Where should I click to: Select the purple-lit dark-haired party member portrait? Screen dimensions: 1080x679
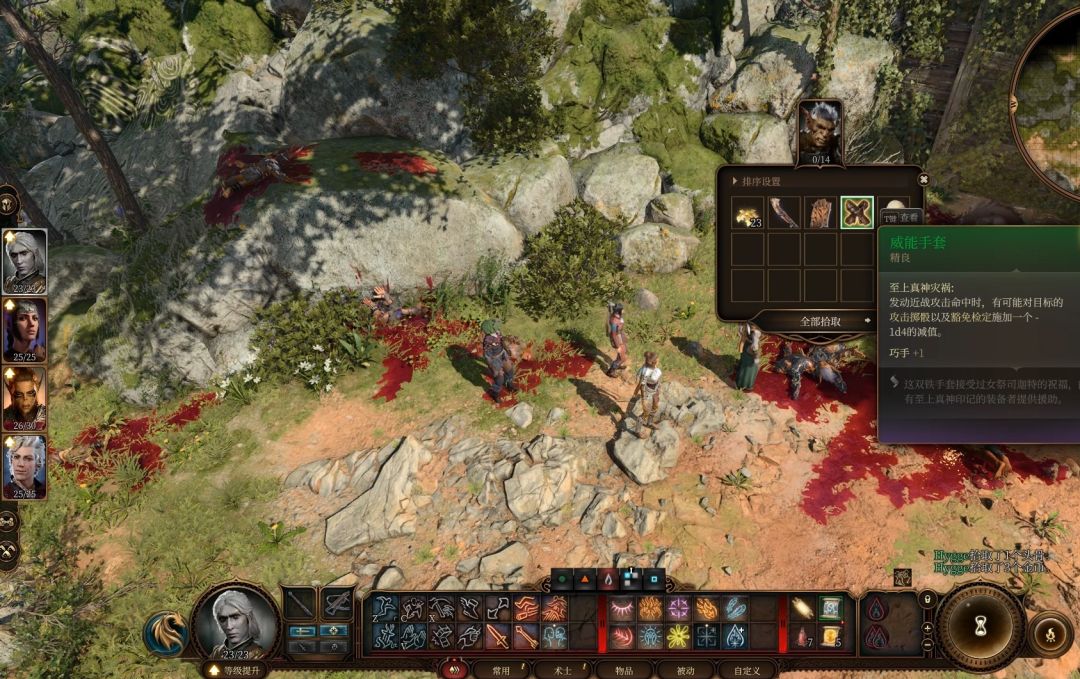pos(25,330)
